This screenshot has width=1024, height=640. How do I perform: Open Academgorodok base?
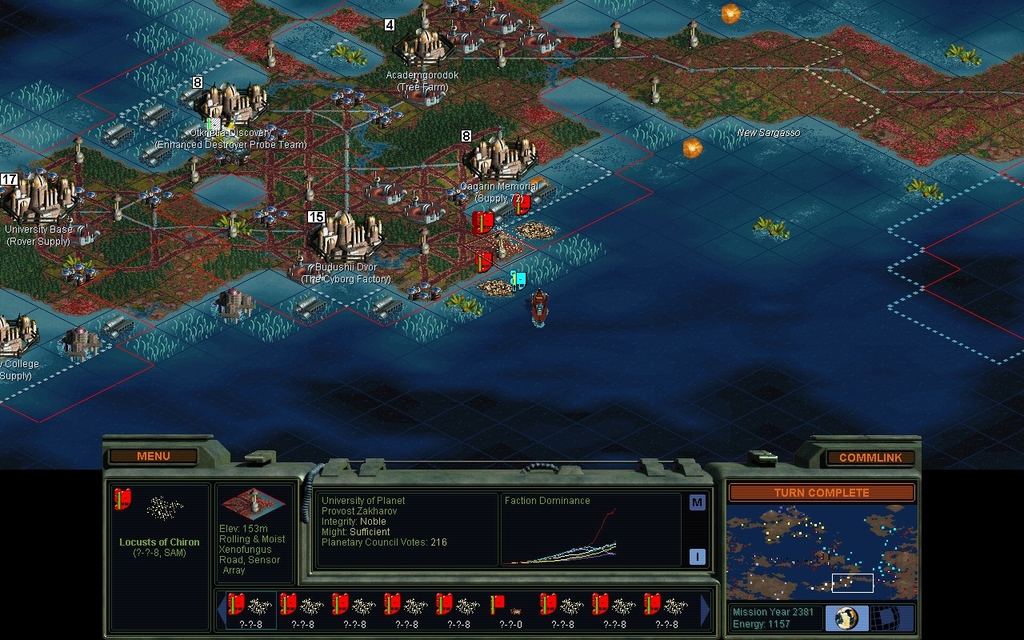tap(425, 46)
